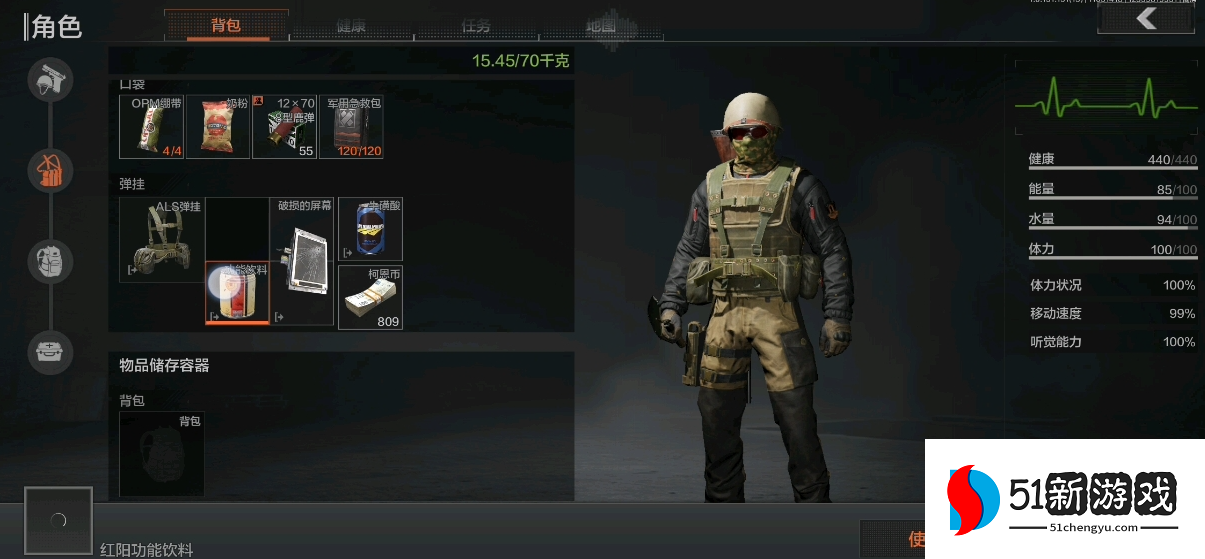The height and width of the screenshot is (559, 1205).
Task: Open the backpack category icon
Action: (x=50, y=260)
